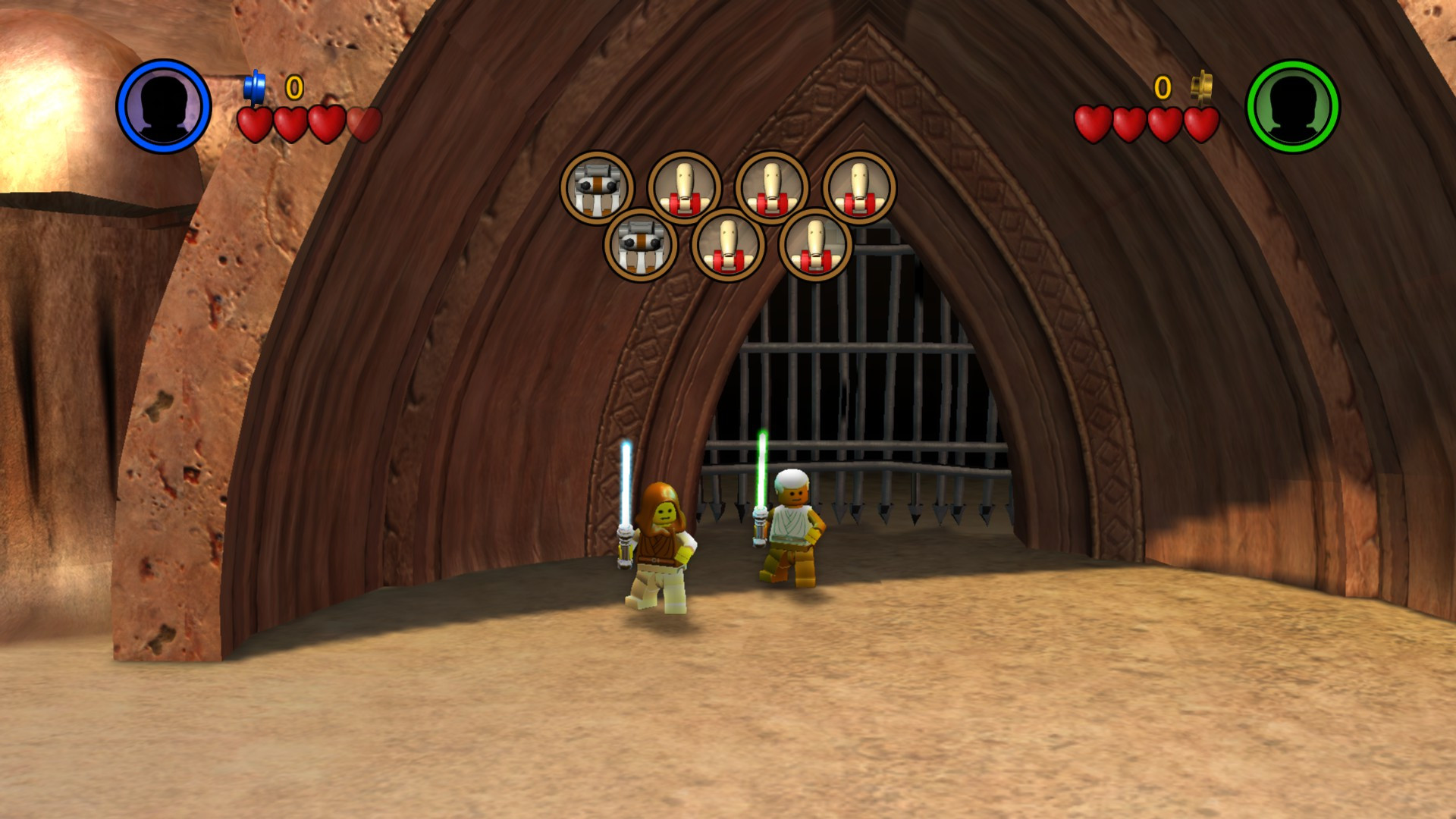
Task: Click the blue stud icon near Player 1's score
Action: (x=256, y=86)
